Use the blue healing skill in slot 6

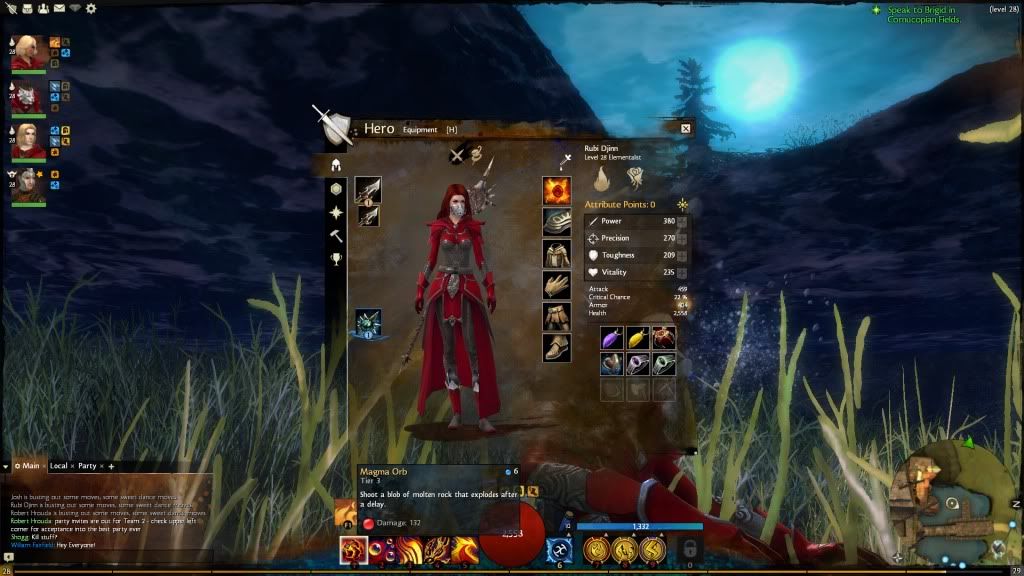(x=558, y=549)
